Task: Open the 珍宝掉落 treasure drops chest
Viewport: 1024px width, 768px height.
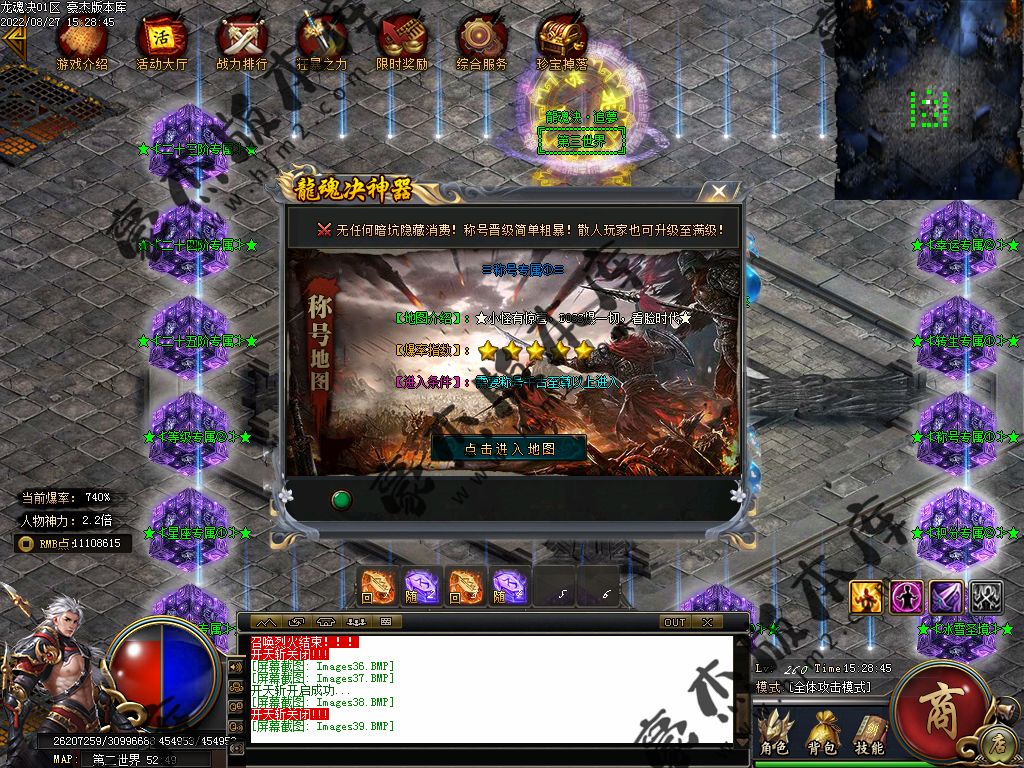Action: [562, 43]
